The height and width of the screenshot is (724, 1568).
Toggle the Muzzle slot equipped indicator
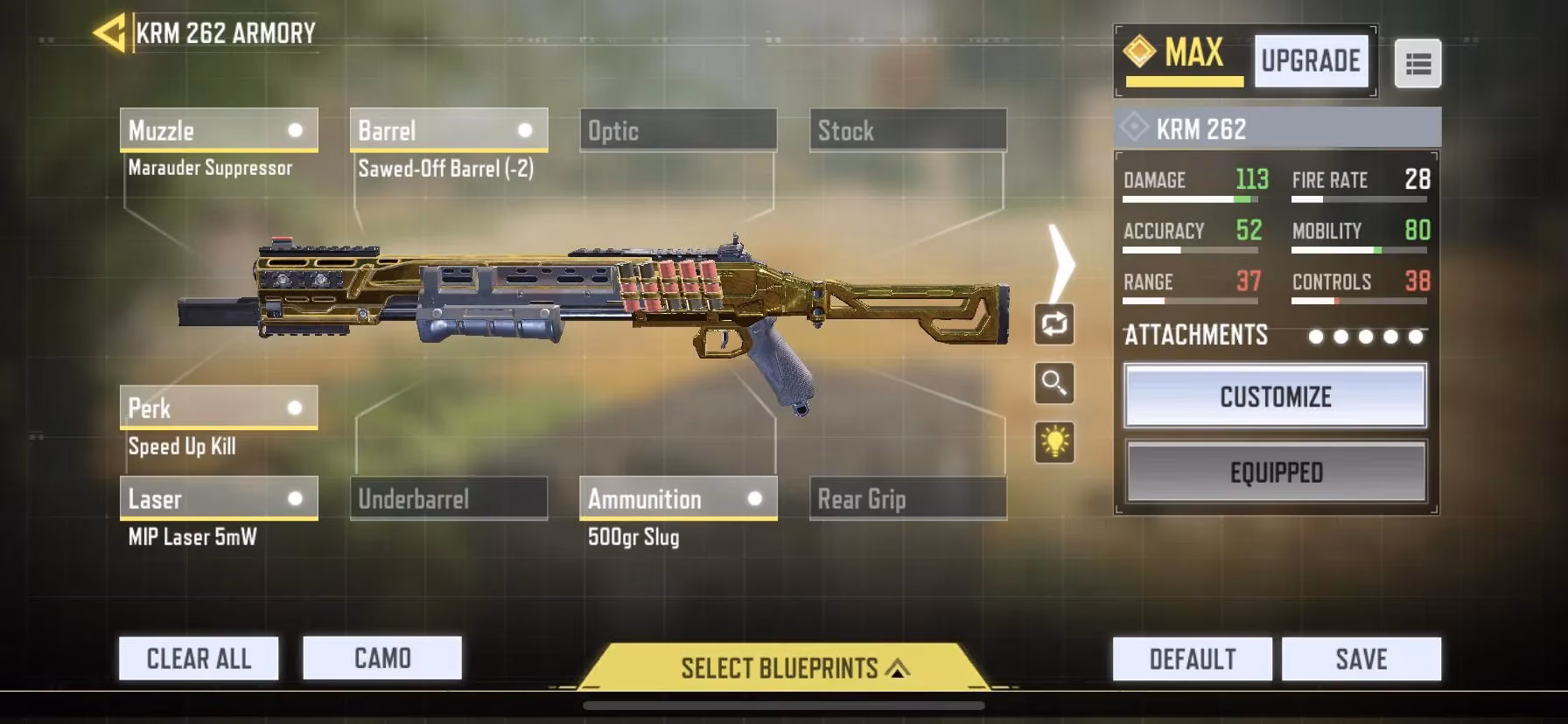pos(297,129)
